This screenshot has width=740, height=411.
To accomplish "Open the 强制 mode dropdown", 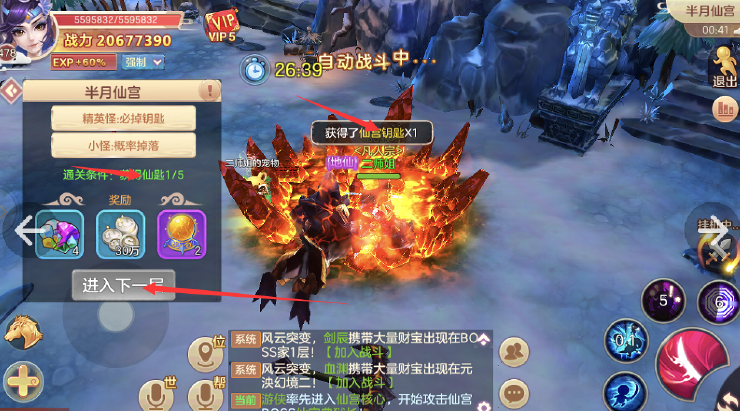I will (x=144, y=62).
